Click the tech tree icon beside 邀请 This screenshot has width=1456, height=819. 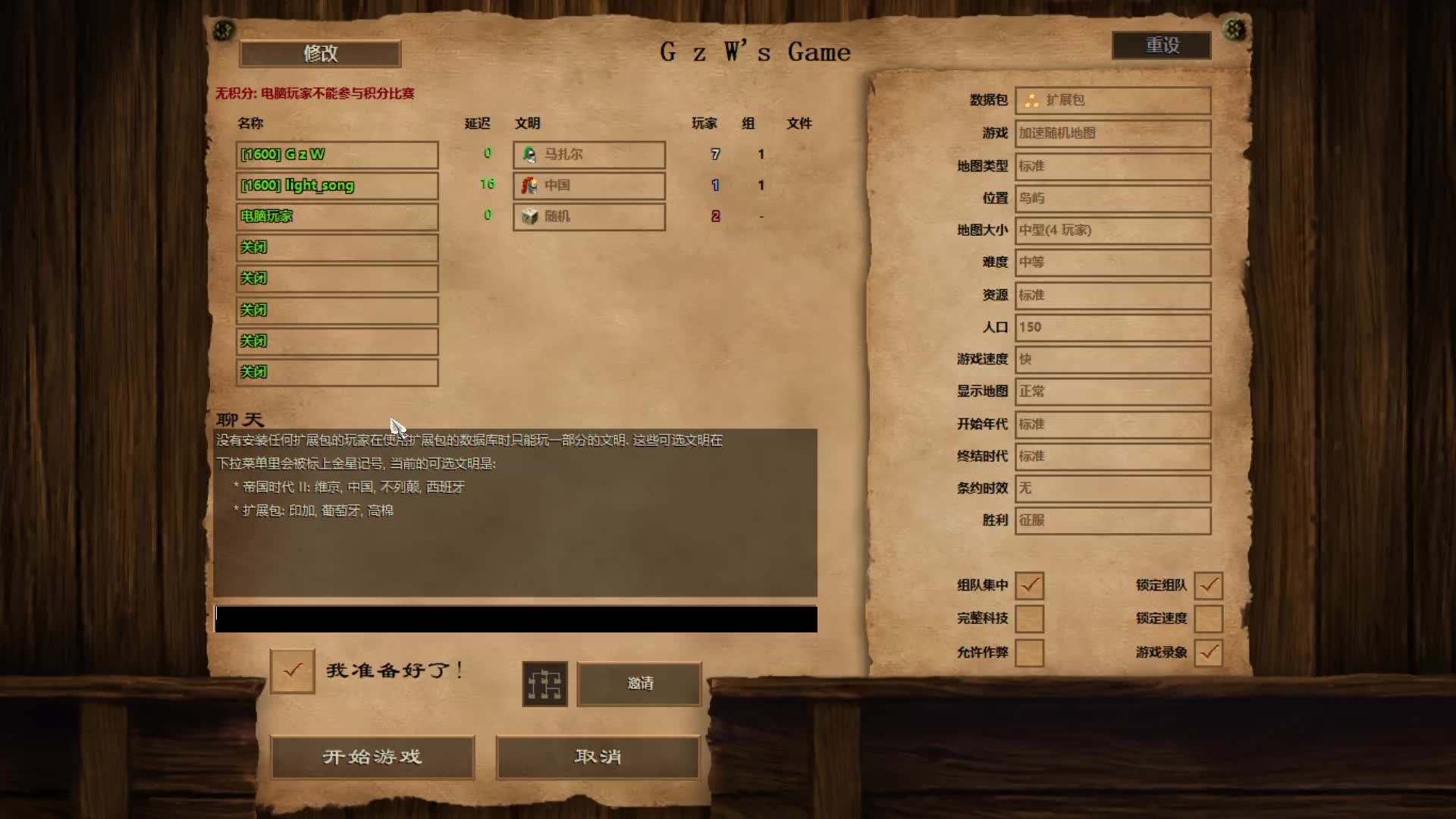point(545,683)
